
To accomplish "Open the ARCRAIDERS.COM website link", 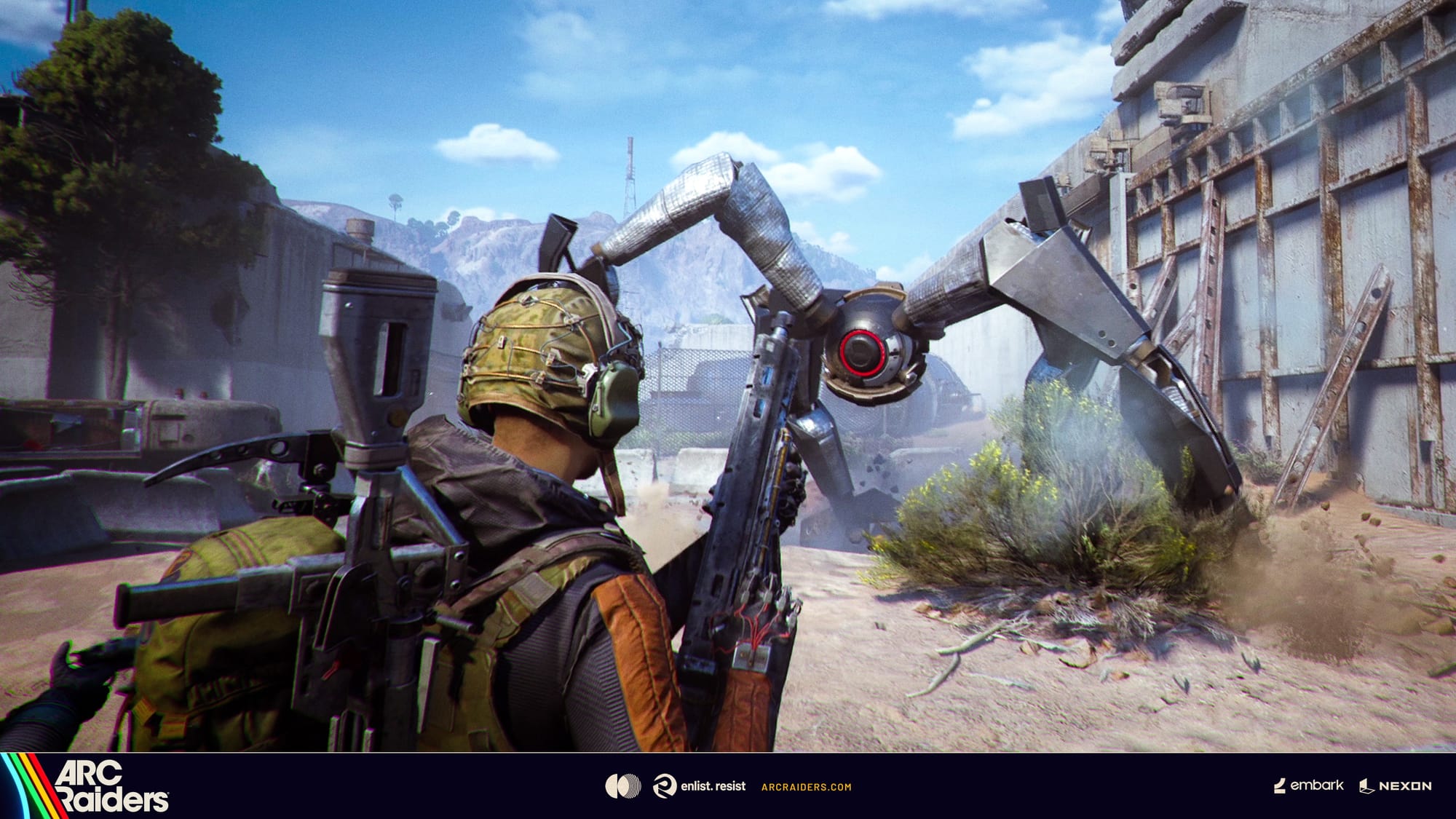I will pos(806,787).
